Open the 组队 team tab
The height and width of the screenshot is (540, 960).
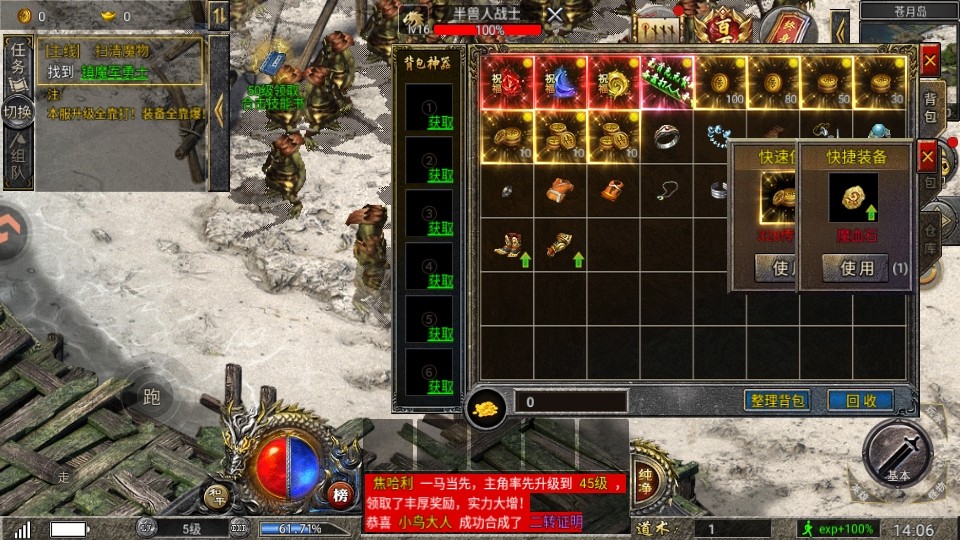(x=18, y=164)
